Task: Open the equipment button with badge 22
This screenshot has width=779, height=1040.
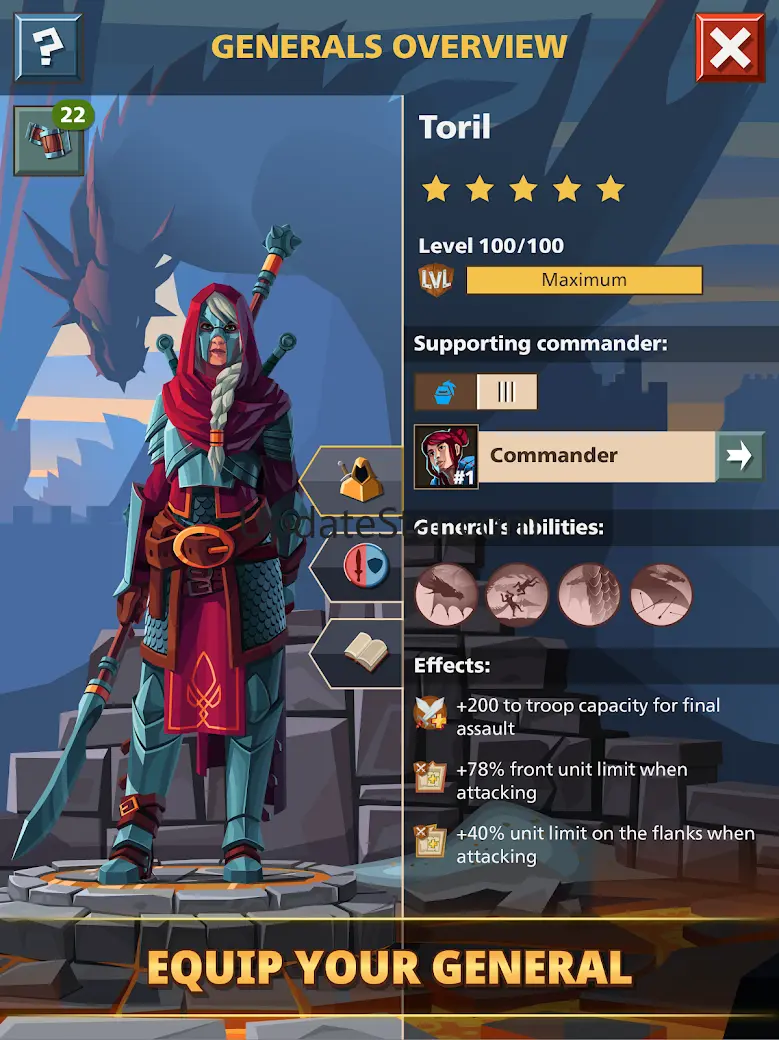Action: coord(48,141)
